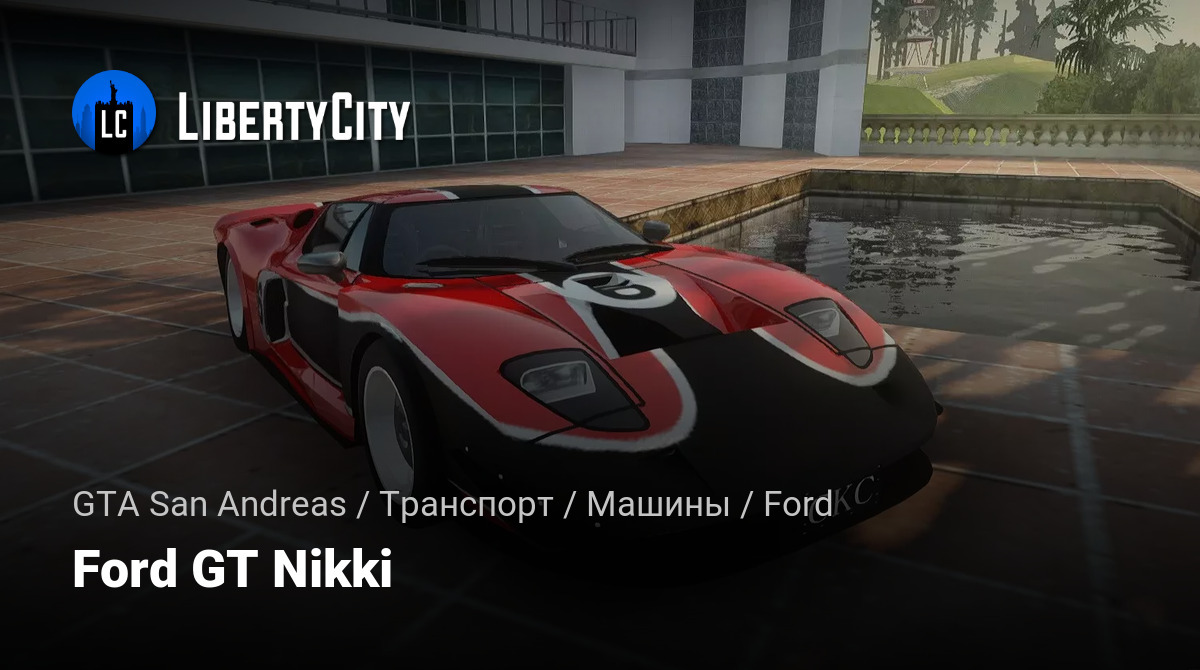
Task: Open the LibertyCity site logo
Action: [241, 115]
